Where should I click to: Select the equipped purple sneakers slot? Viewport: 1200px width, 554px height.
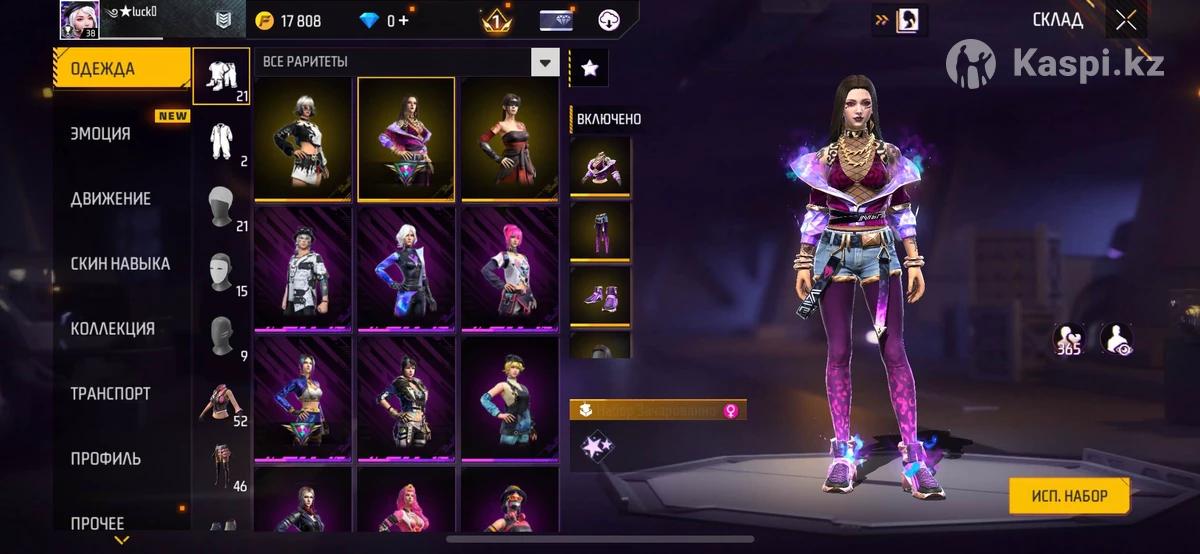(600, 295)
